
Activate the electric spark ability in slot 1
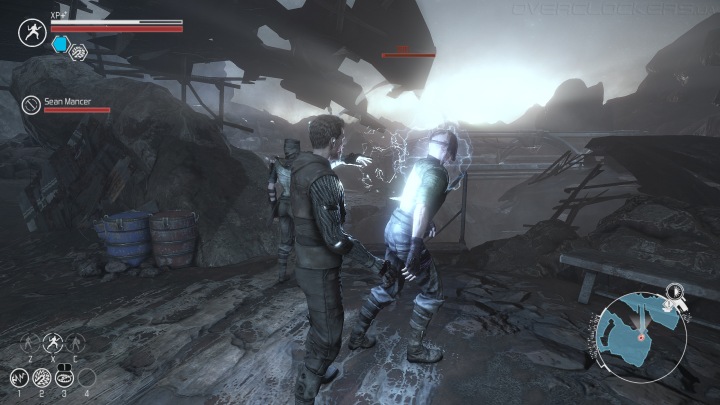[19, 378]
